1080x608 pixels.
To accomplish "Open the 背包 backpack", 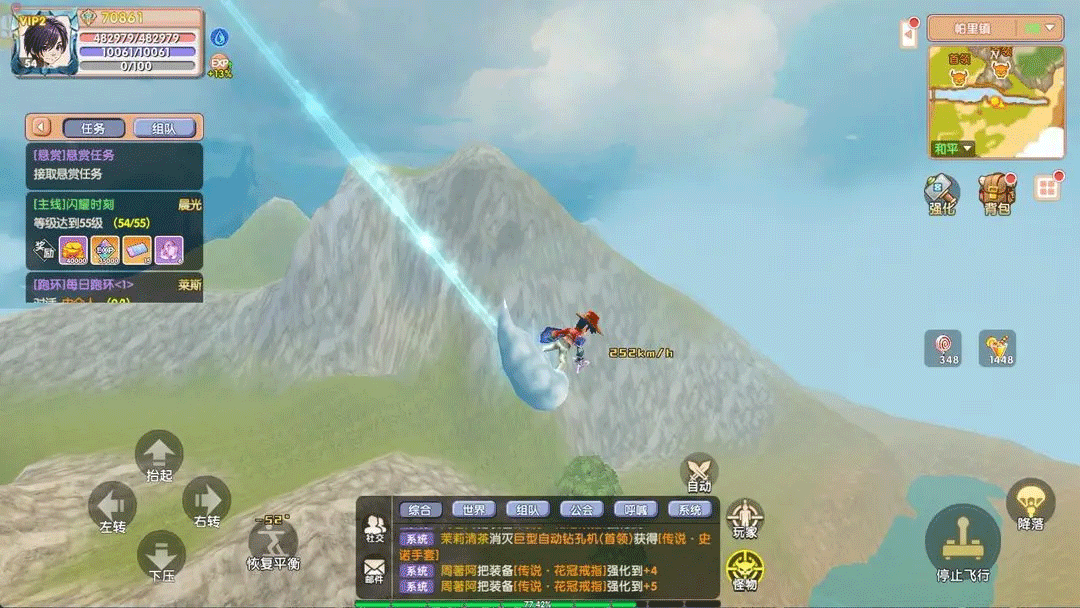I will pos(996,192).
